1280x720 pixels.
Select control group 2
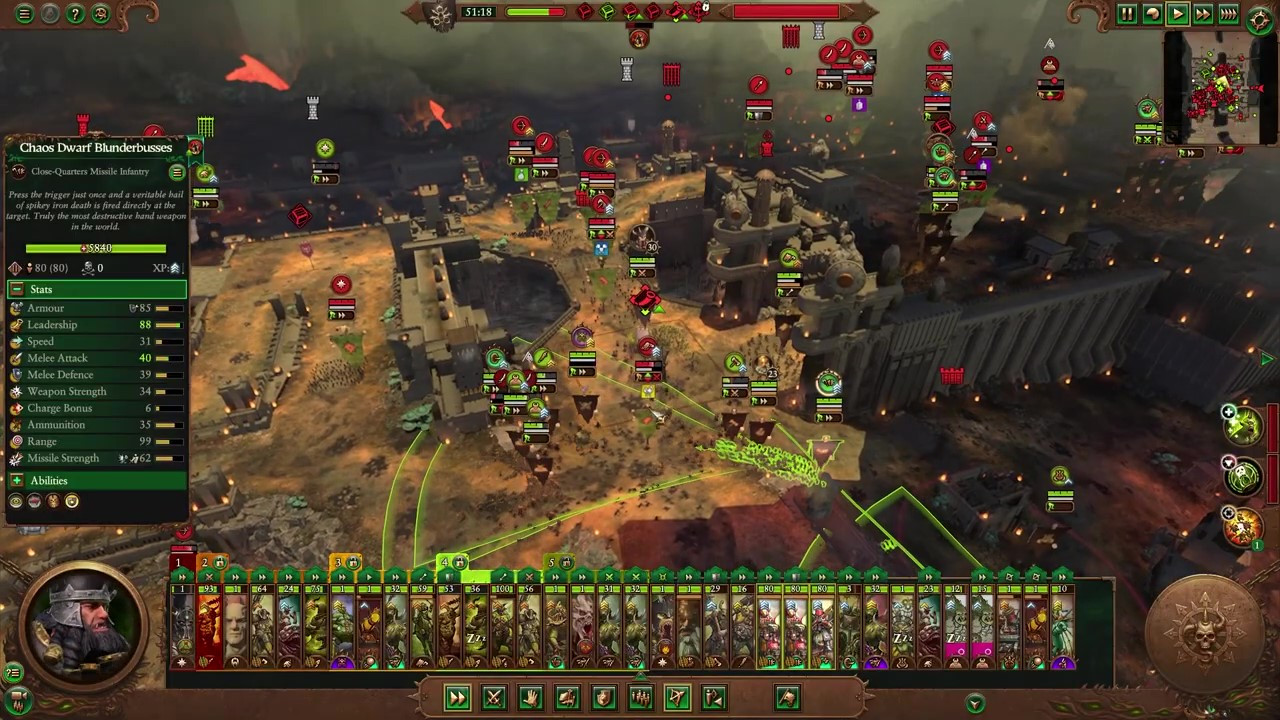pos(209,563)
